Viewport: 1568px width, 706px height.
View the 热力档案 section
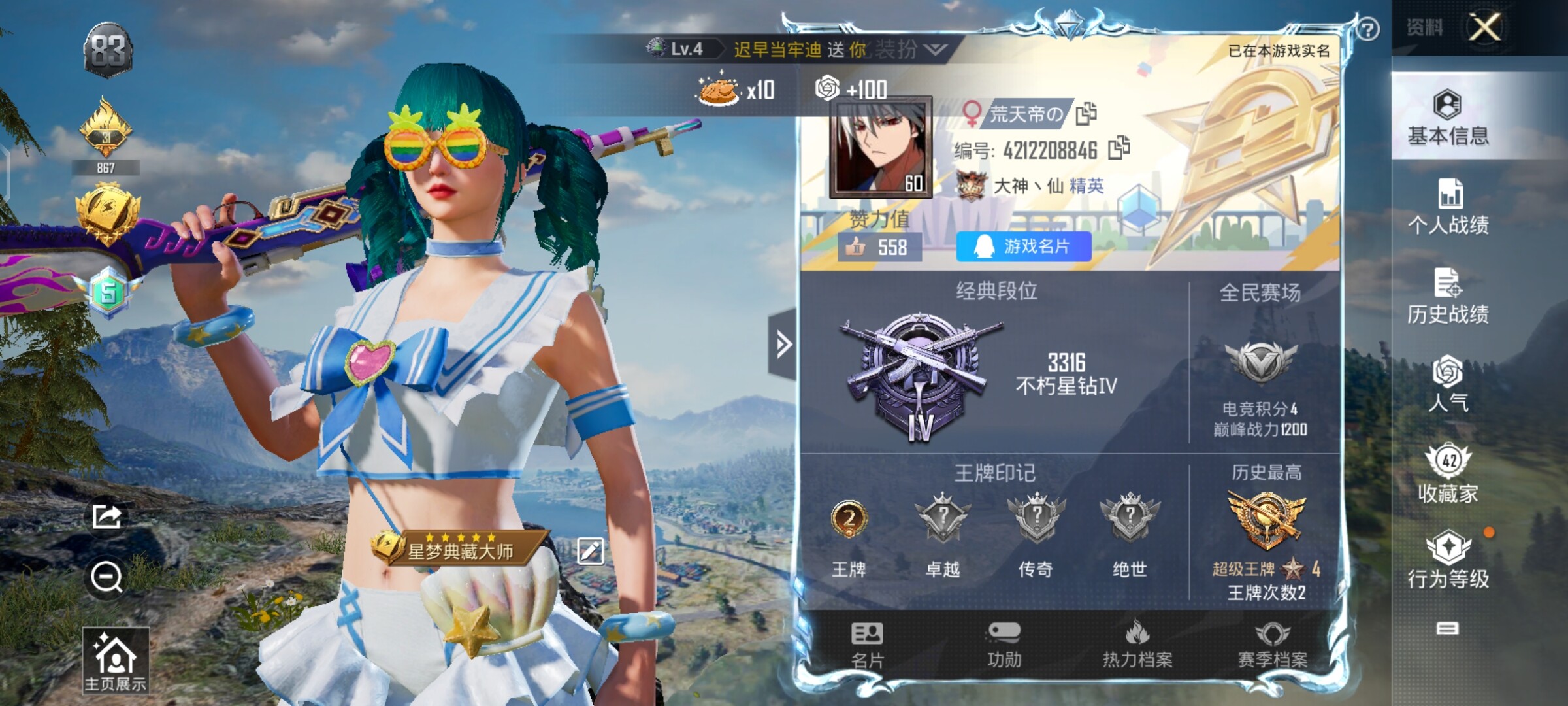(1137, 645)
